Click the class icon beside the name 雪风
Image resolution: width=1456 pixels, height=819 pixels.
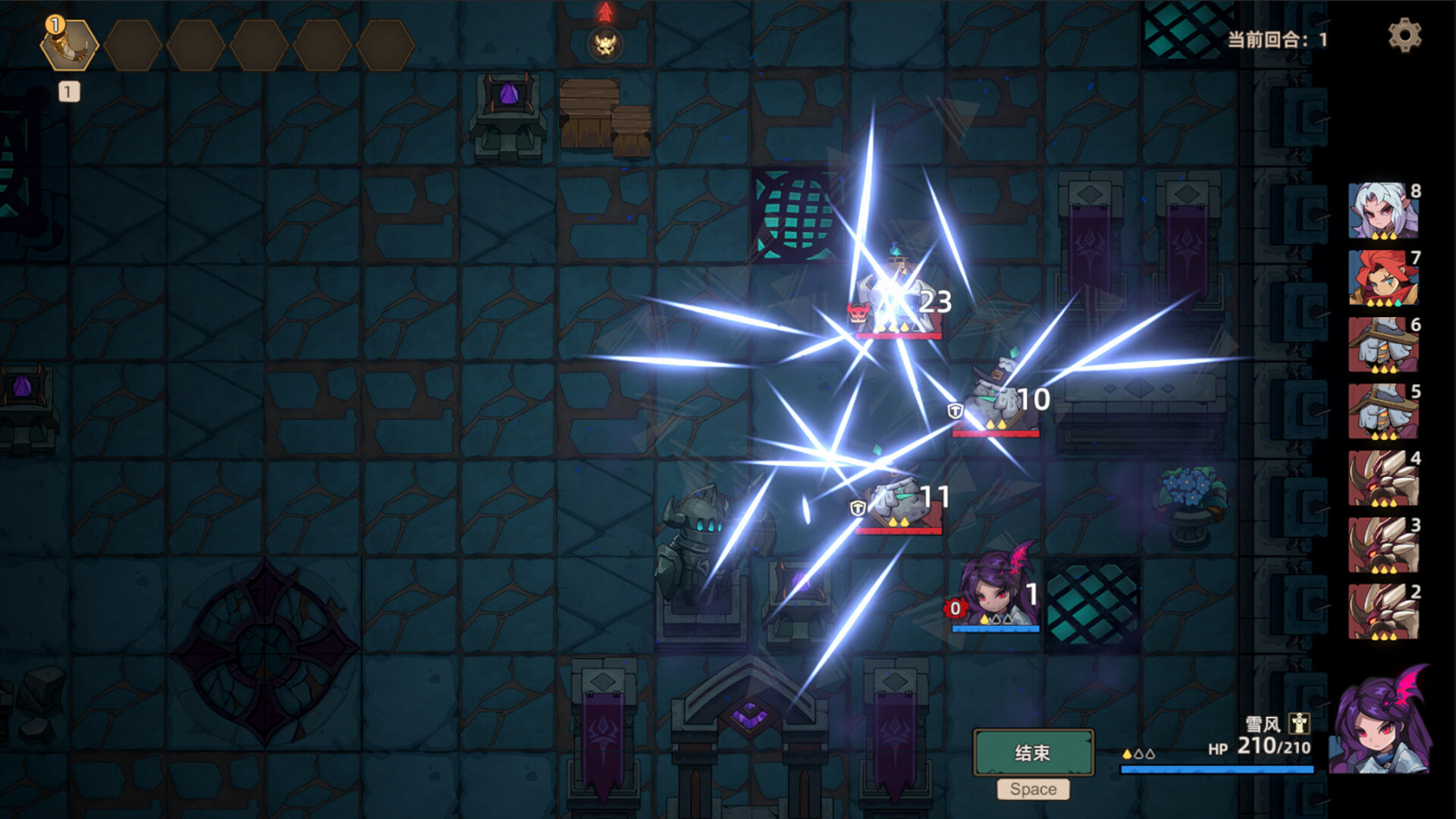[1299, 723]
